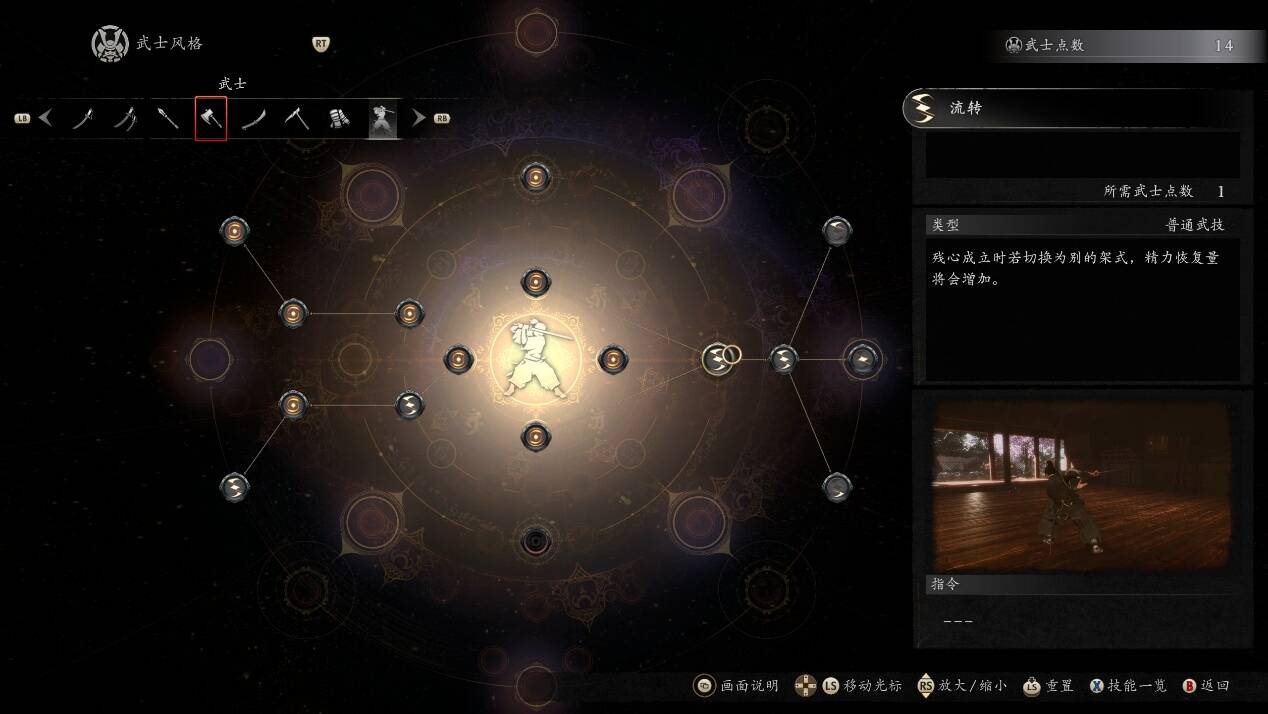Select the dark red locked skill node
The width and height of the screenshot is (1268, 714).
point(536,541)
